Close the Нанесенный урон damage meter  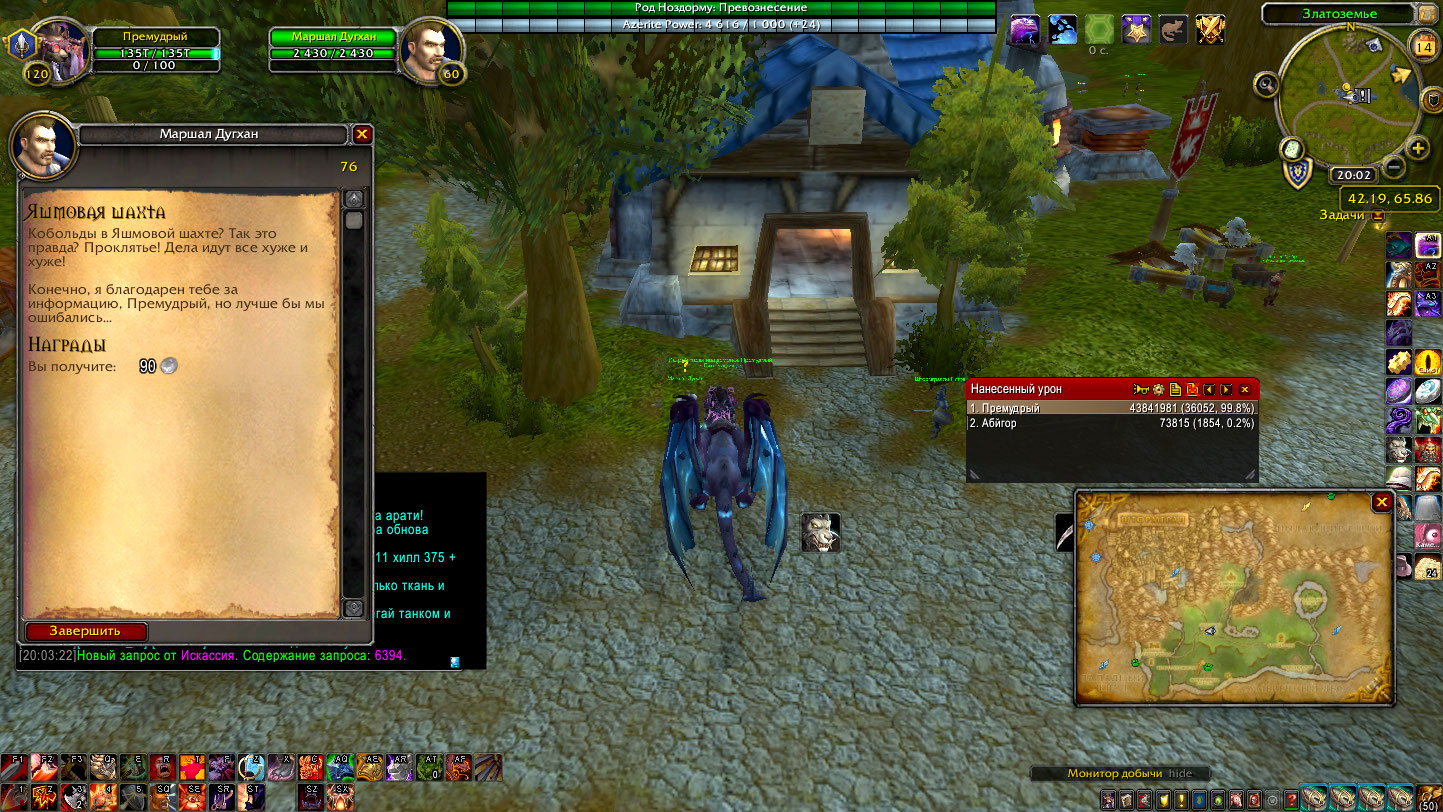pos(1245,389)
